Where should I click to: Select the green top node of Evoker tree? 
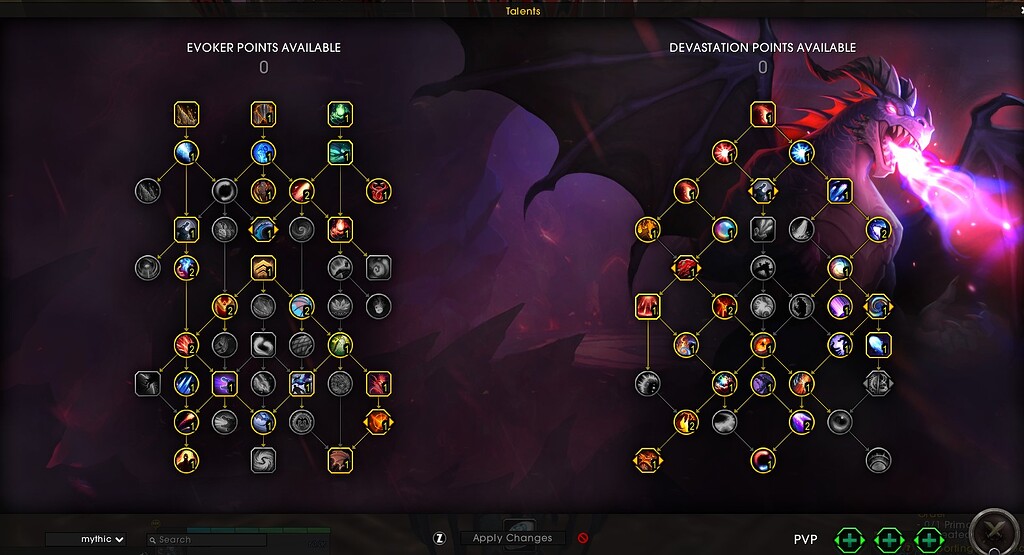point(340,115)
